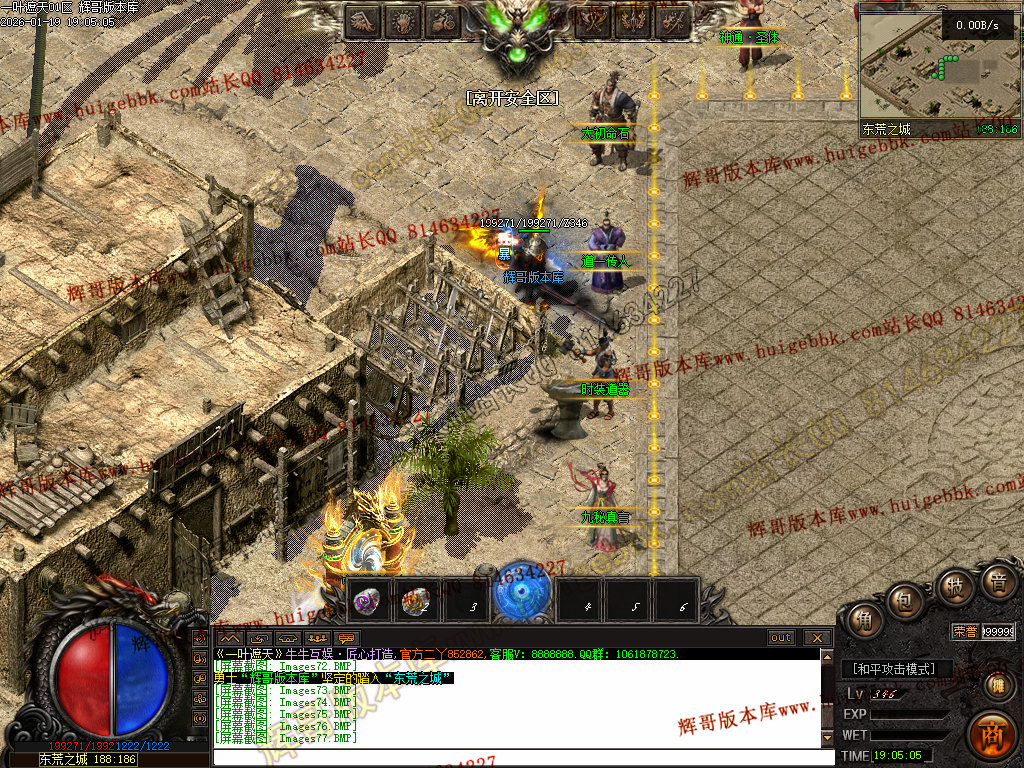Select the purple gem in hotbar slot 1
Image resolution: width=1024 pixels, height=768 pixels.
pos(368,600)
